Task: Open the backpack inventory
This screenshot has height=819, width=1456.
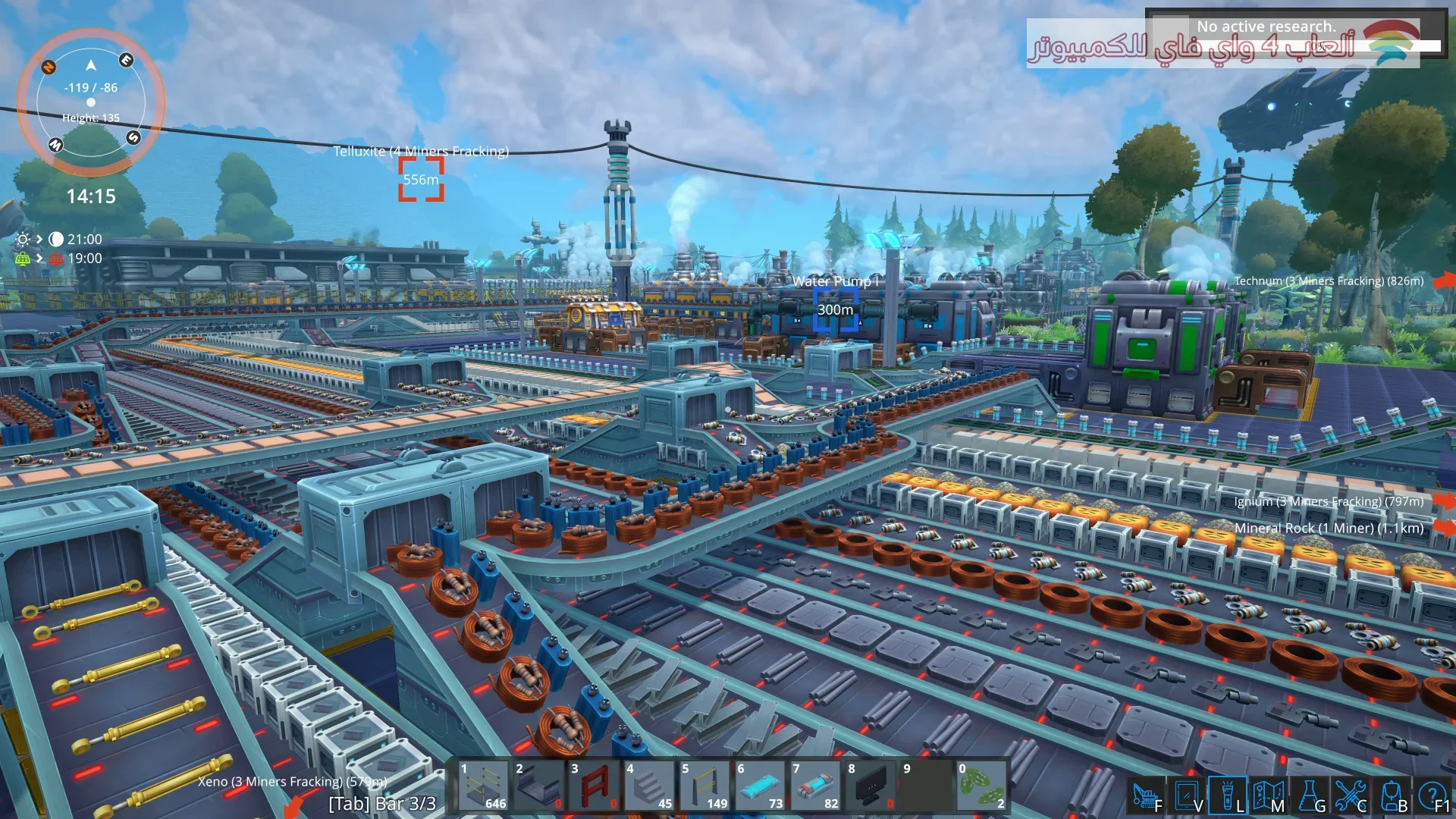Action: point(1392,796)
